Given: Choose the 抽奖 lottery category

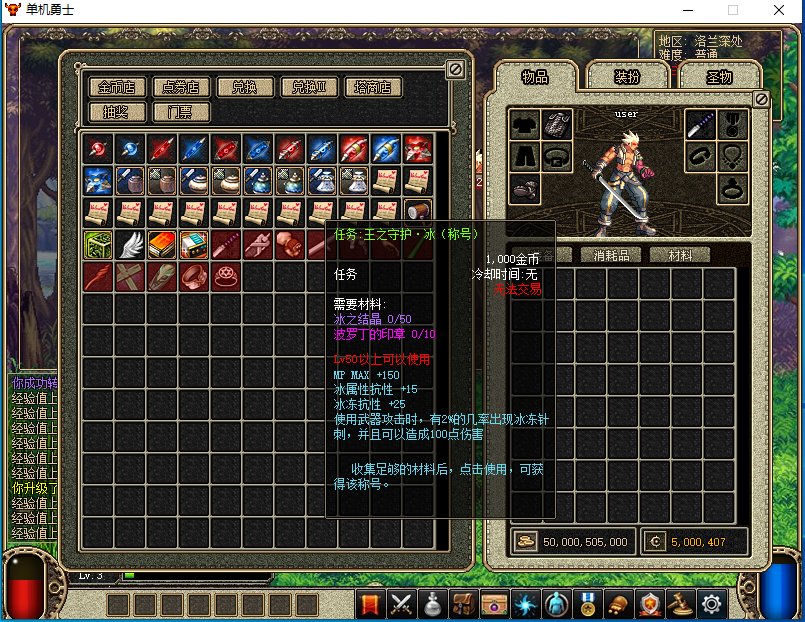Looking at the screenshot, I should tap(118, 111).
